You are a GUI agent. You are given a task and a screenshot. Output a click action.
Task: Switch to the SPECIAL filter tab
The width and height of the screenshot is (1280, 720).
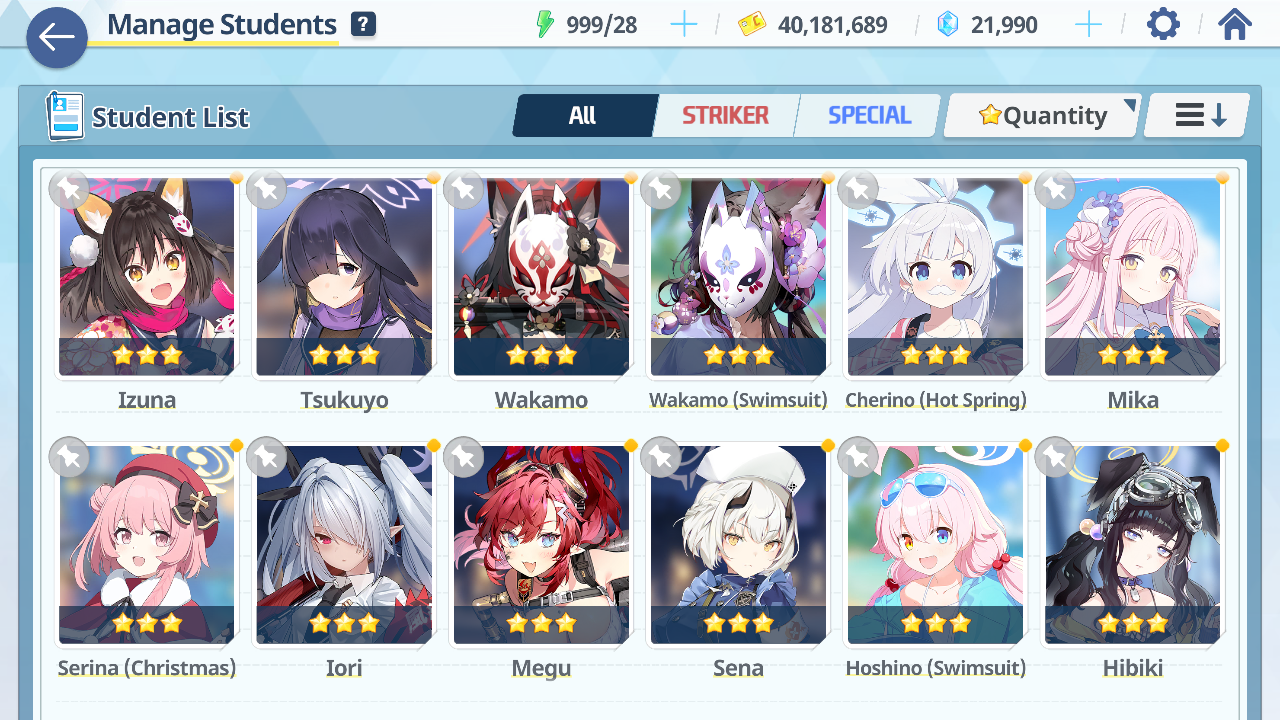pyautogui.click(x=867, y=115)
